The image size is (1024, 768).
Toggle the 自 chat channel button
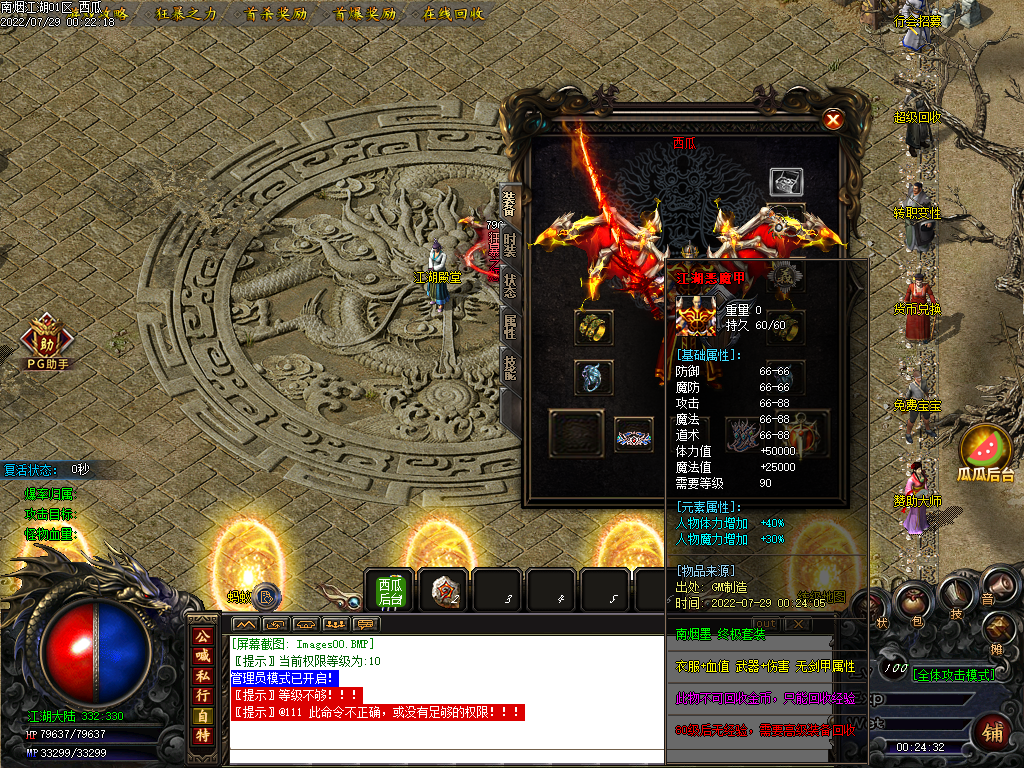(x=202, y=715)
